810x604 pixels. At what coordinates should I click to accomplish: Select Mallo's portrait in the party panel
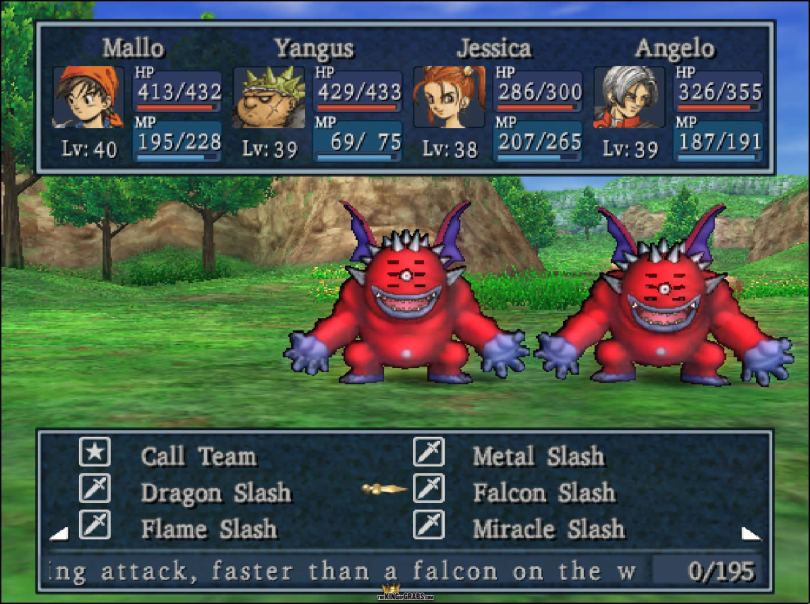(87, 97)
